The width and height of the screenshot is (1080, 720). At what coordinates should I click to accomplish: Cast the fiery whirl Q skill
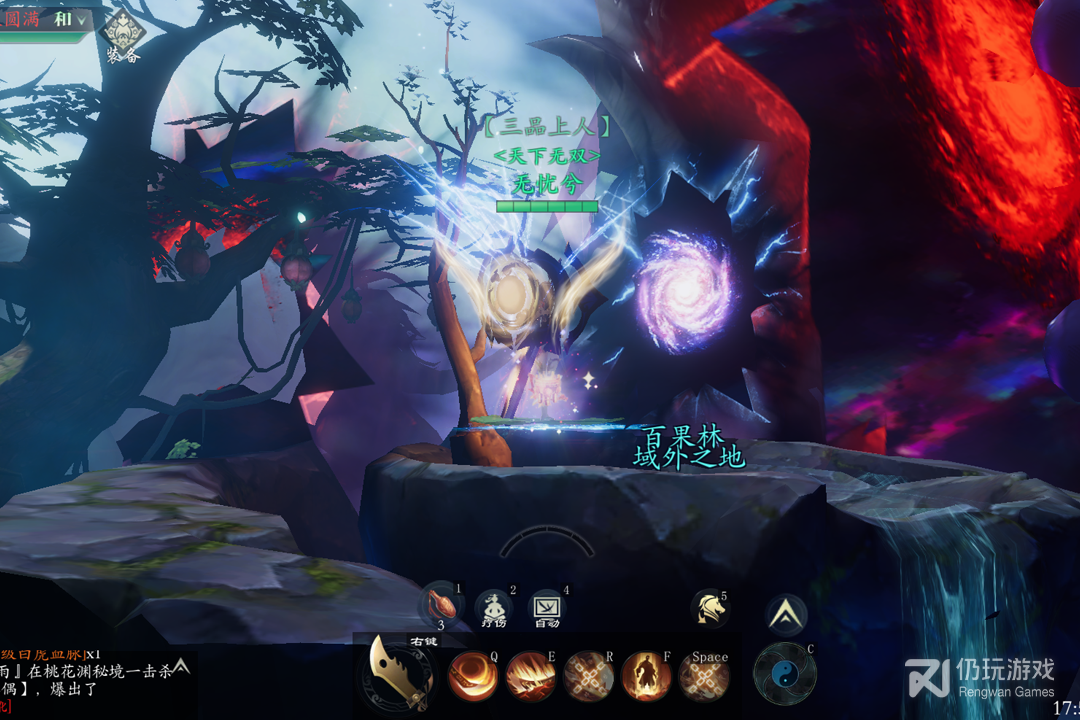(472, 677)
